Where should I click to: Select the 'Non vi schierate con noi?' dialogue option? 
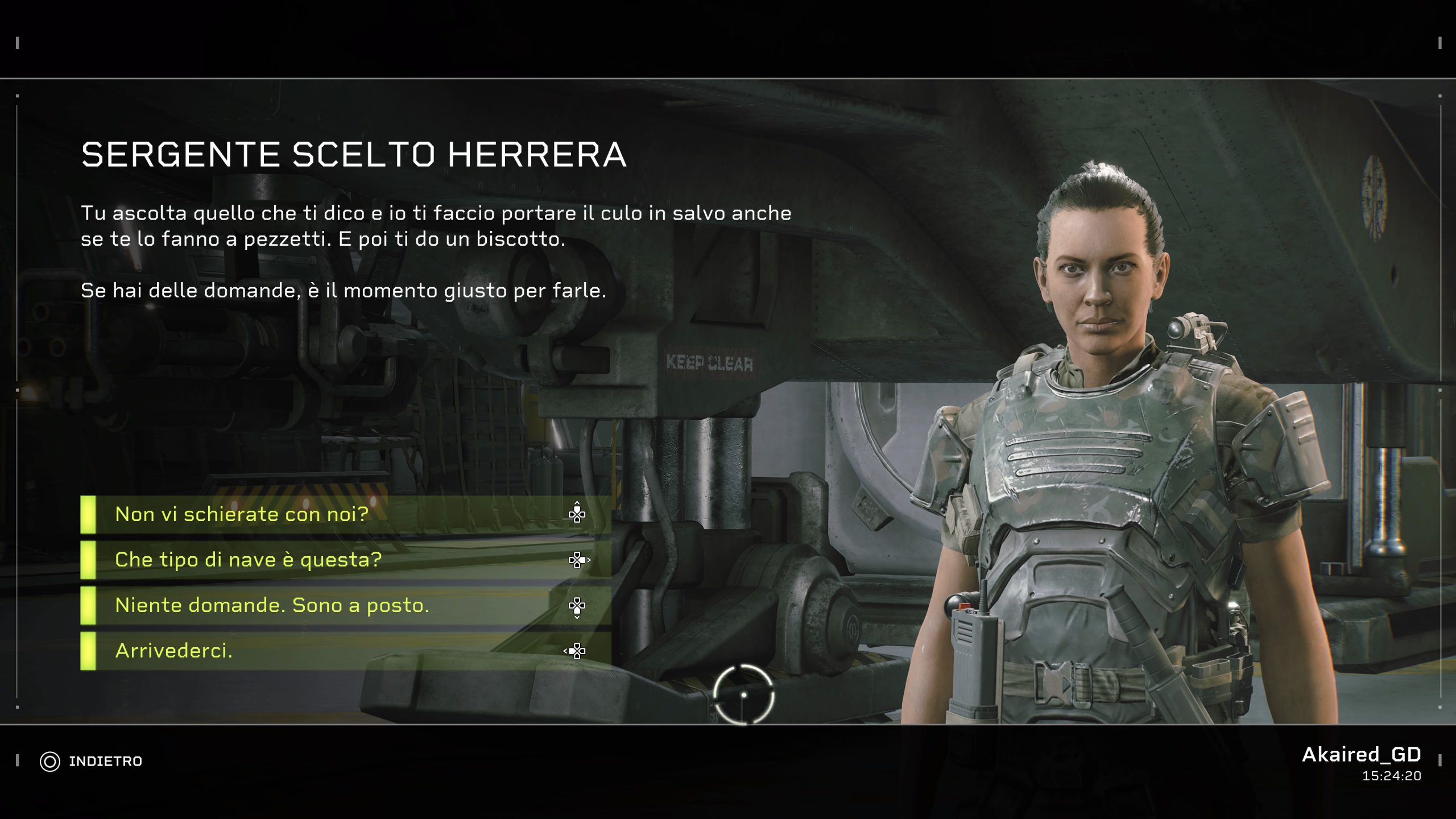pyautogui.click(x=241, y=515)
